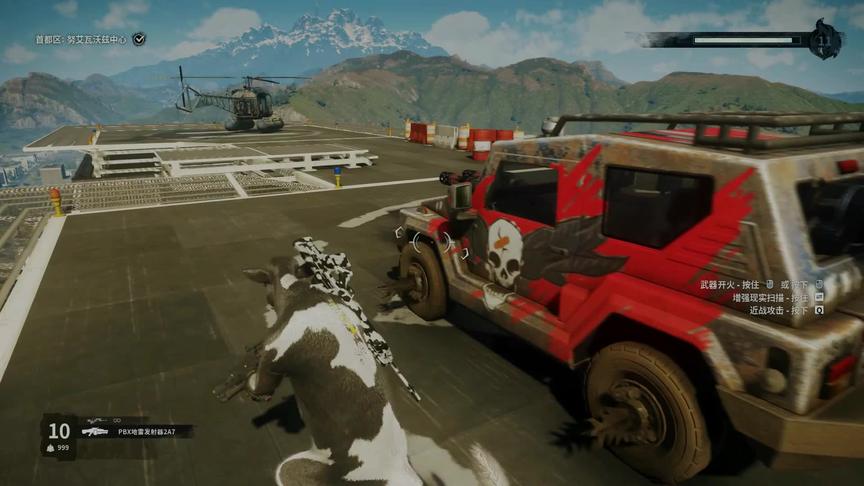The image size is (864, 486).
Task: Click the chaos level emblem badge
Action: (826, 40)
